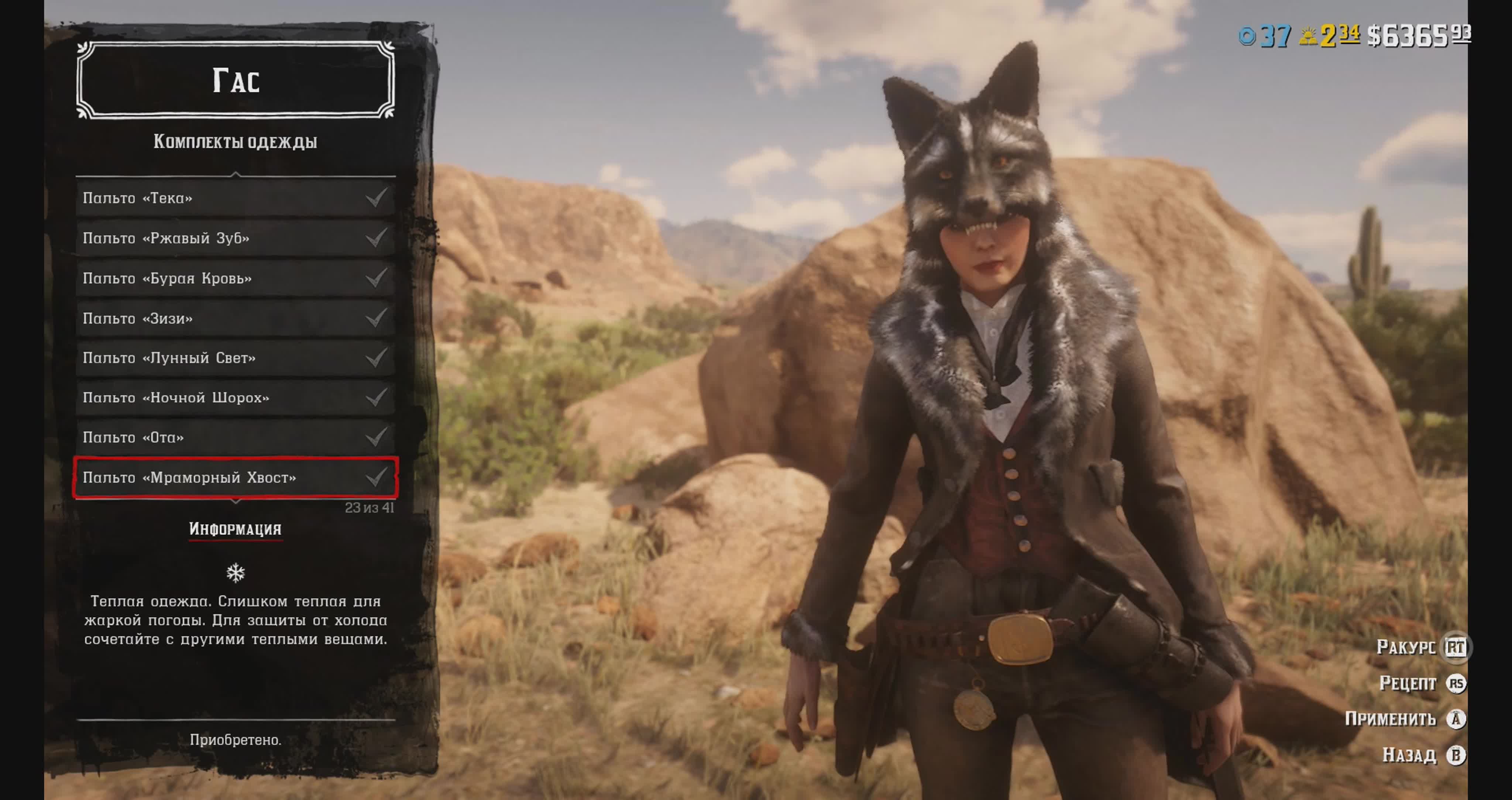The width and height of the screenshot is (1512, 800).
Task: Click the highlighted Пальто «Мраморный Хвост» entry
Action: [235, 478]
